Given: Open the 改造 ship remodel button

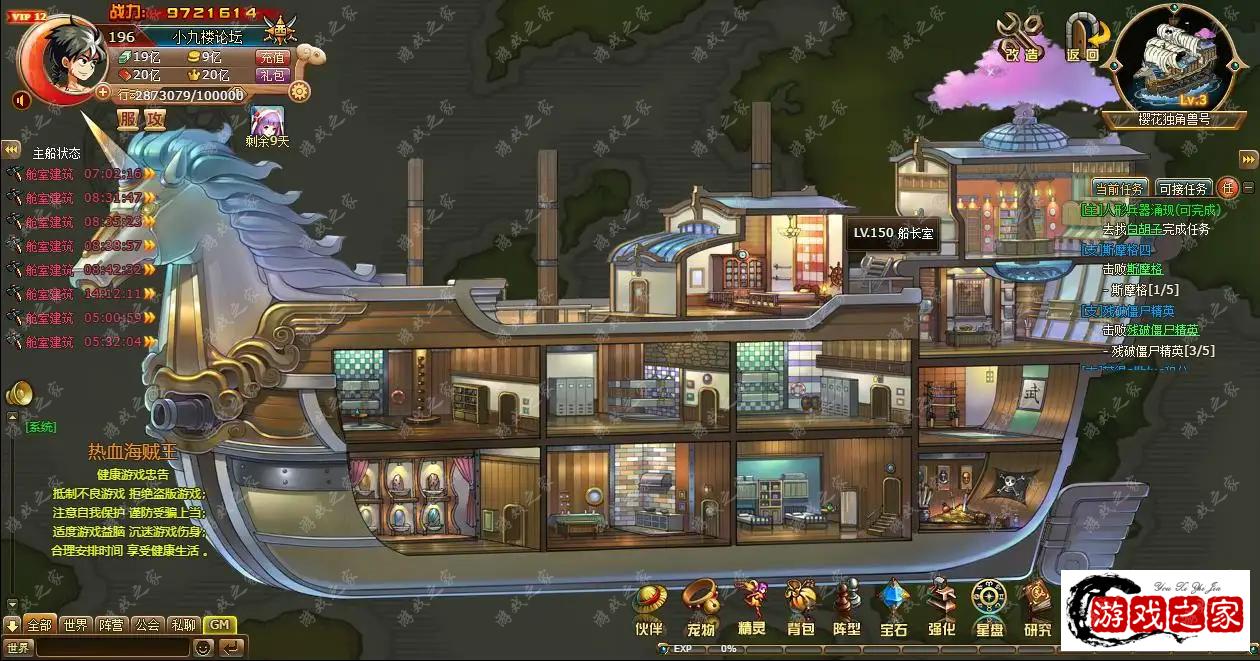Looking at the screenshot, I should [x=1022, y=38].
